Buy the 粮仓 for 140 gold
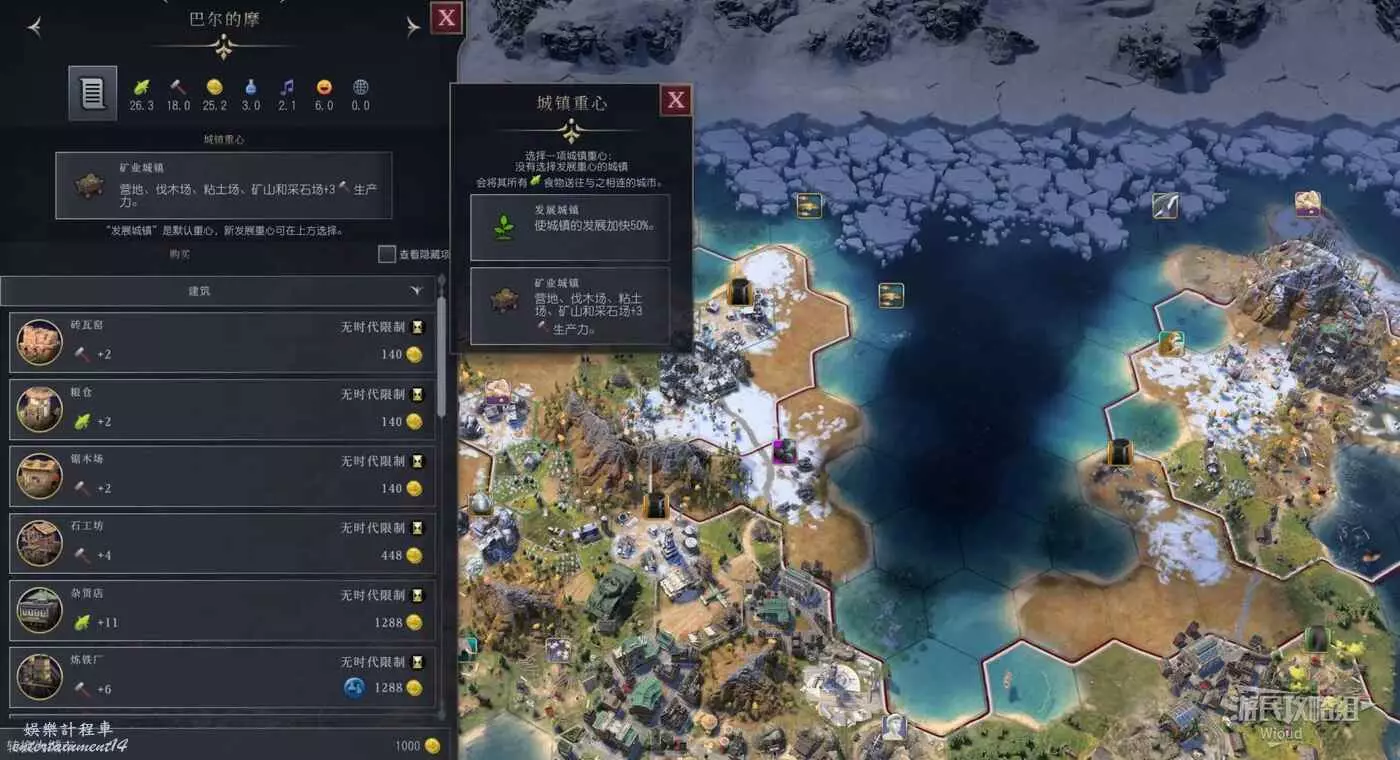 click(222, 409)
